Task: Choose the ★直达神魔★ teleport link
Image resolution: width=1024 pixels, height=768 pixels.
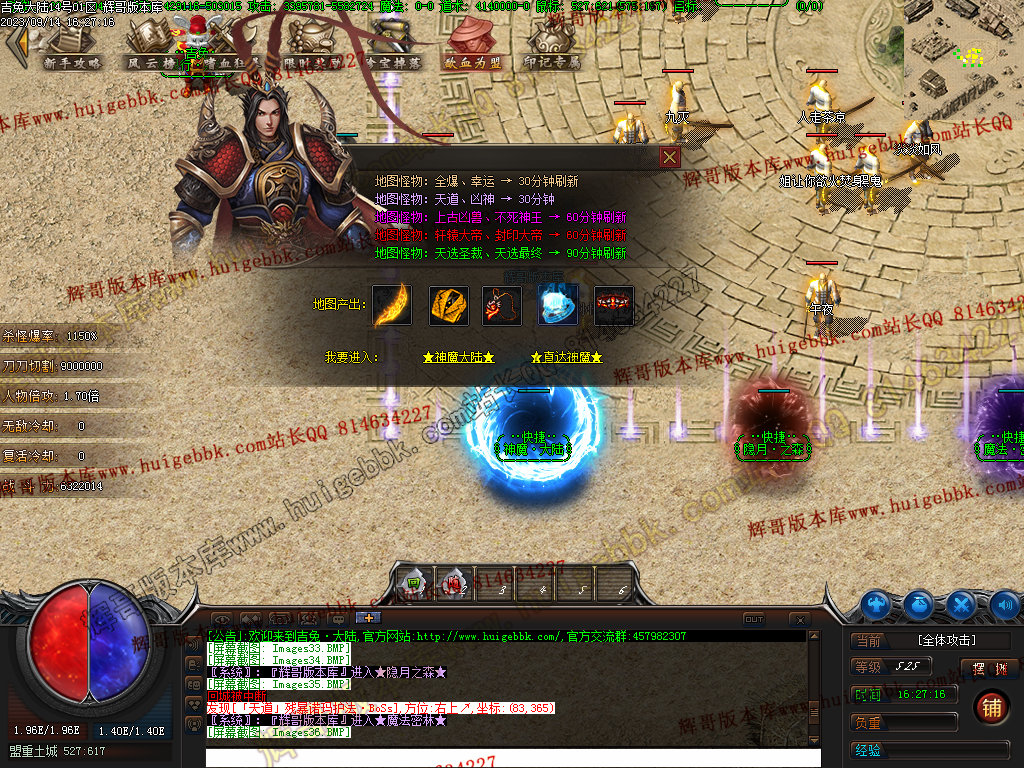Action: point(566,357)
